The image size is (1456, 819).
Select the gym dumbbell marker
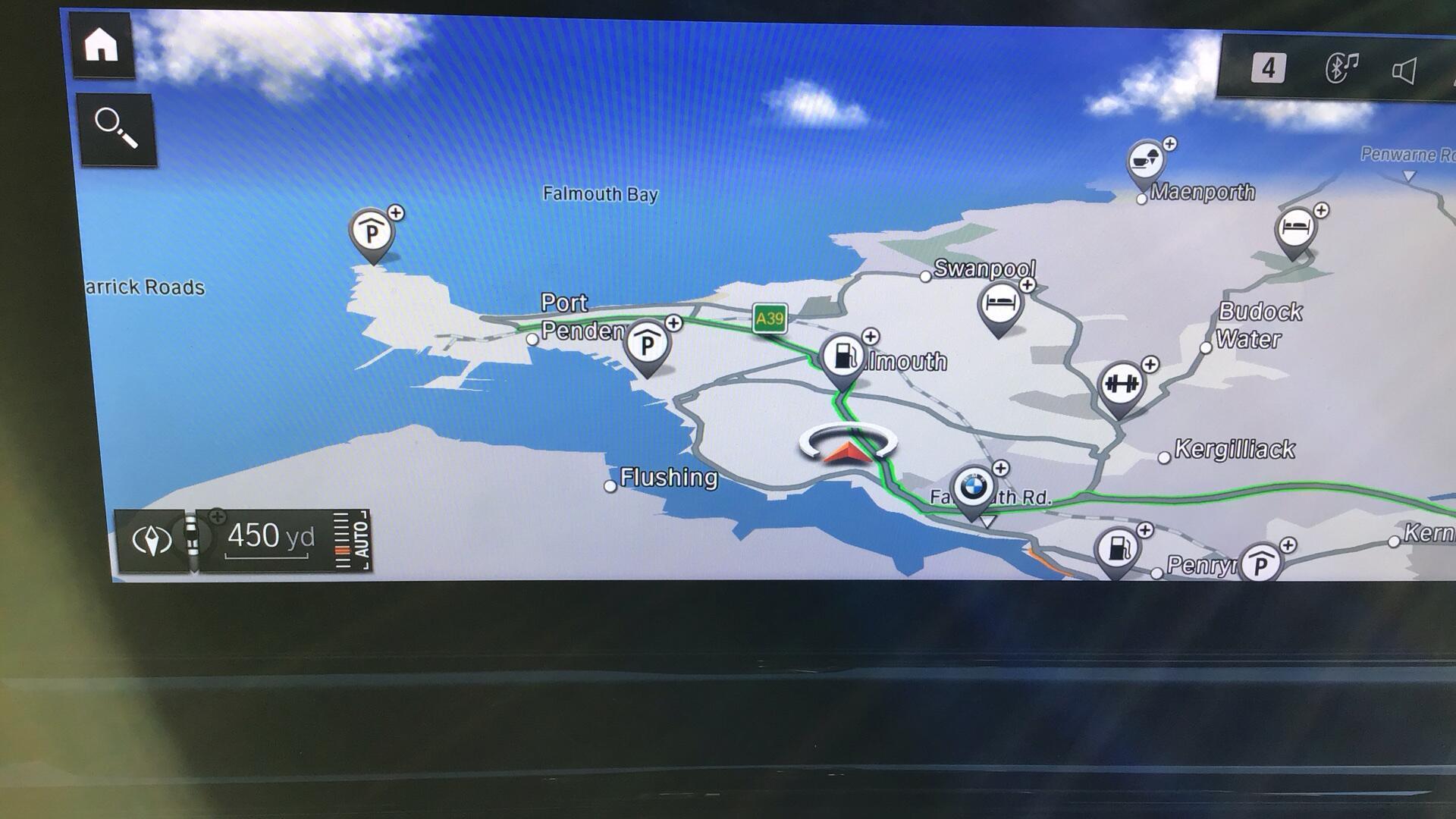(x=1121, y=384)
